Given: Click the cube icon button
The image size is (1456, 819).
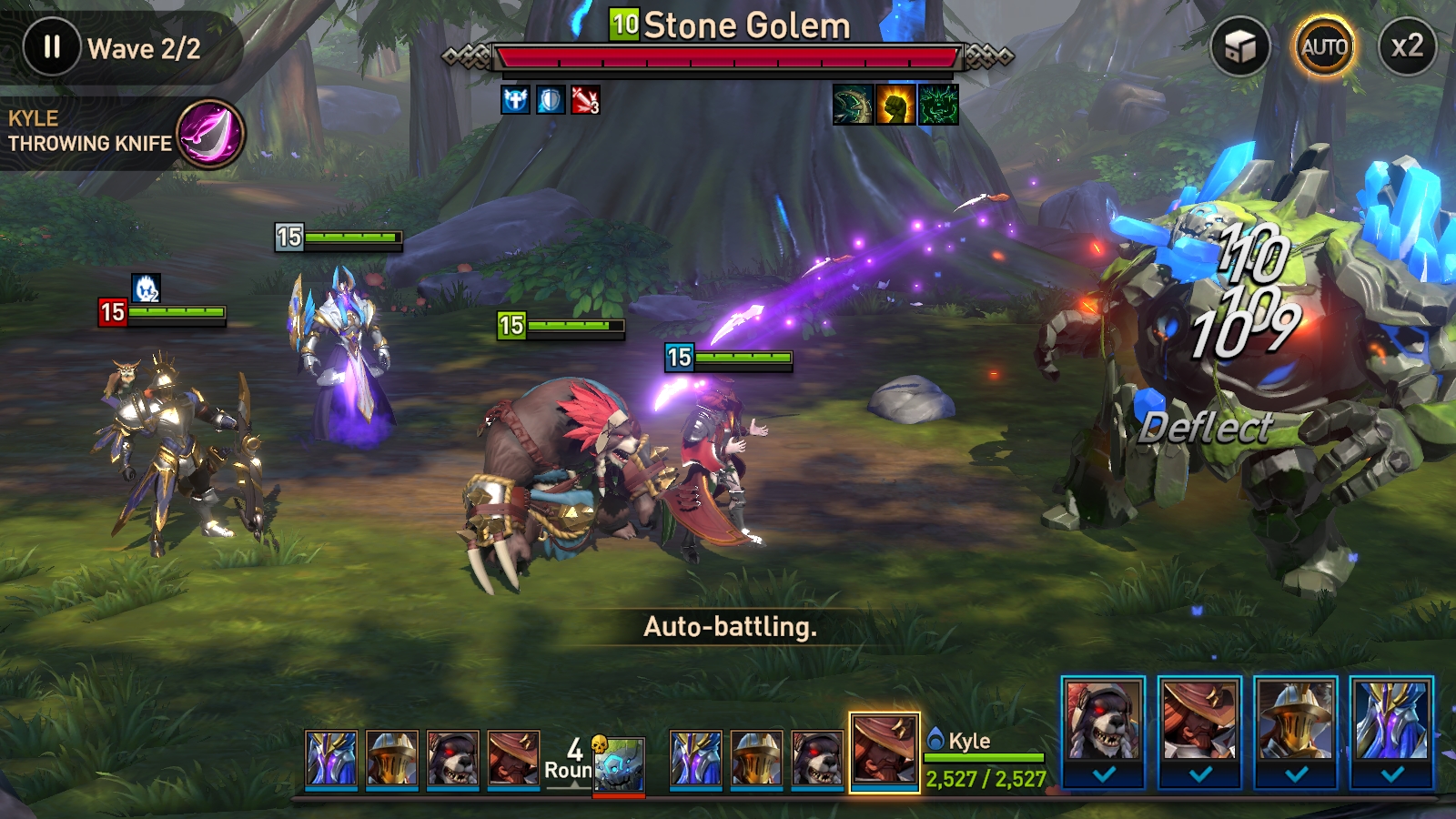Looking at the screenshot, I should click(1239, 47).
